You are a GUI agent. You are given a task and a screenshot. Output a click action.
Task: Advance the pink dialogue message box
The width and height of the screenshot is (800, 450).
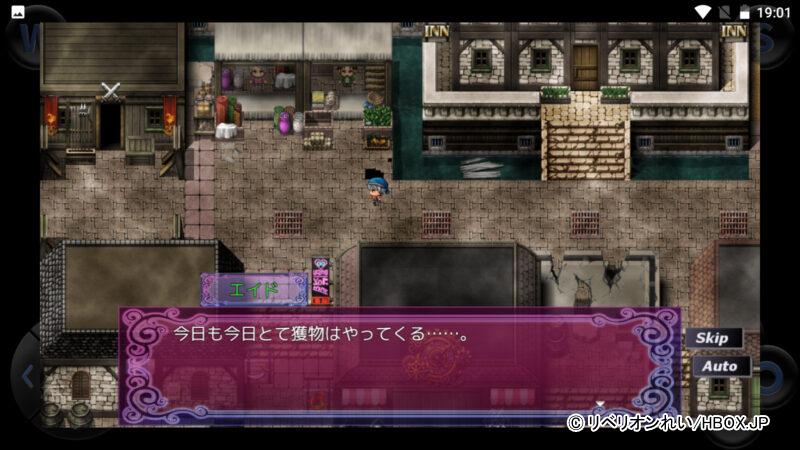[x=400, y=365]
